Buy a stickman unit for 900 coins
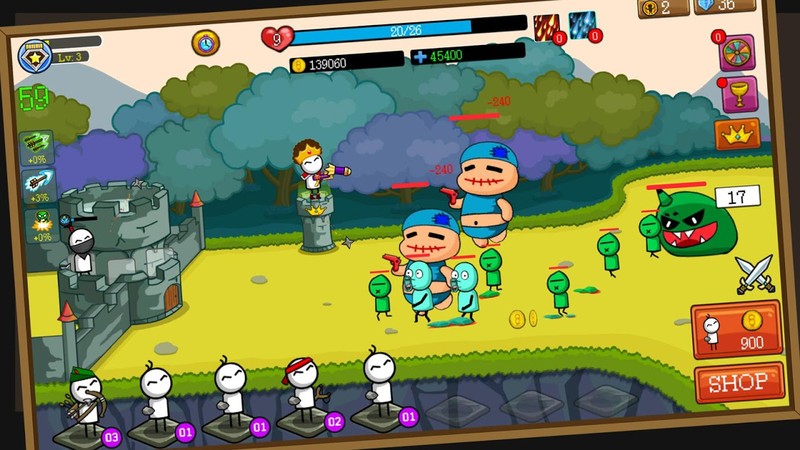Viewport: 800px width, 450px height. click(x=735, y=328)
